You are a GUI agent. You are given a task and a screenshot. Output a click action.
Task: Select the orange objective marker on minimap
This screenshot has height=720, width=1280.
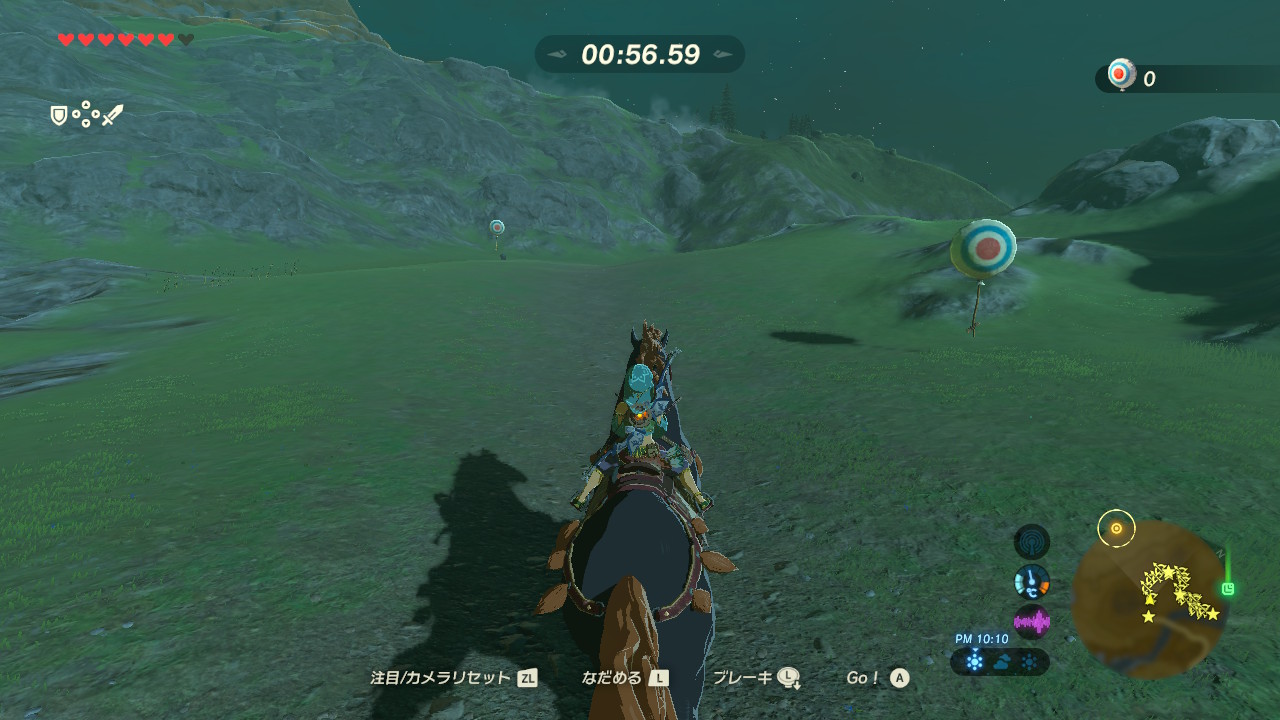coord(1116,528)
